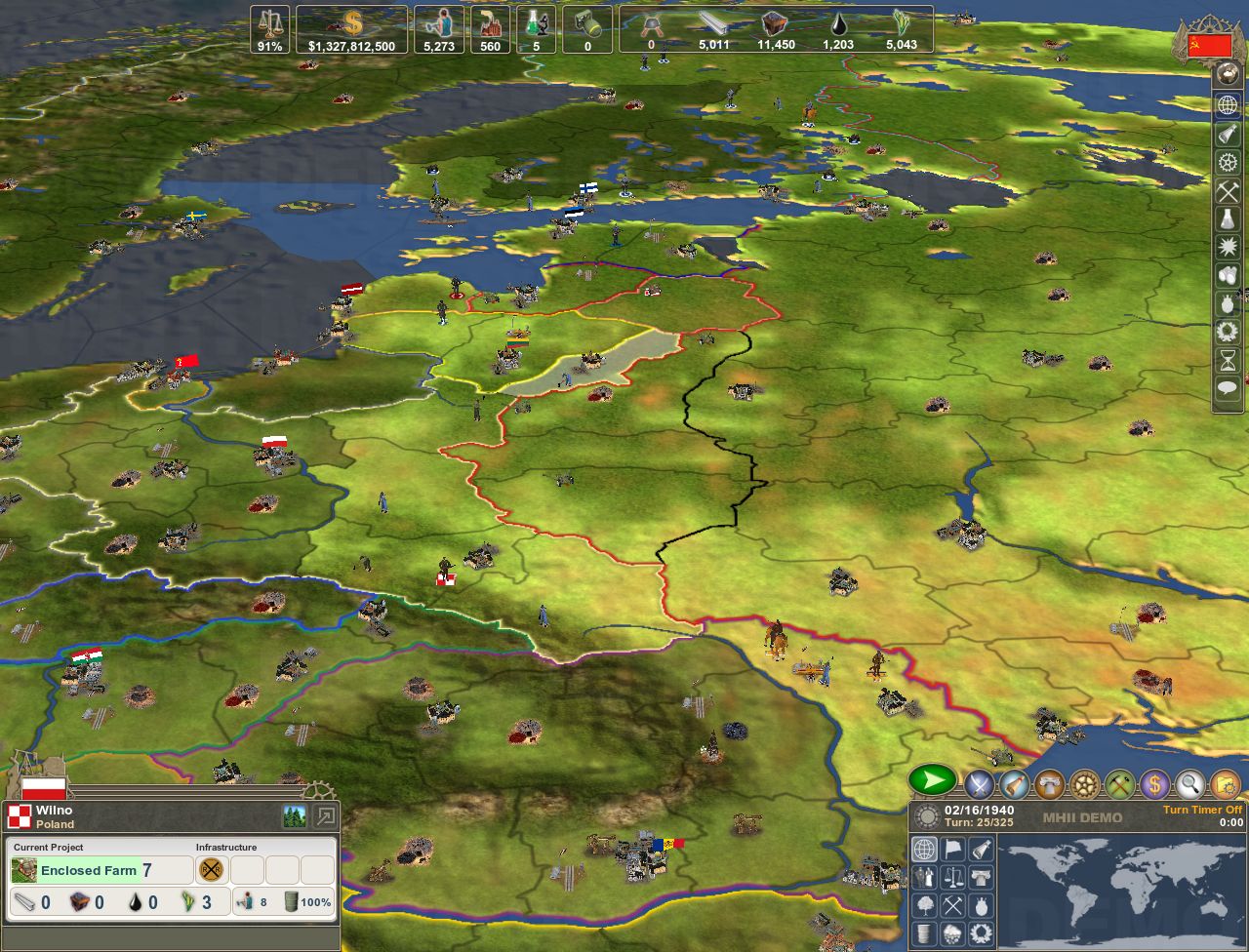Switch minimap to the oil barrel overlay
1249x952 pixels.
pos(924,934)
